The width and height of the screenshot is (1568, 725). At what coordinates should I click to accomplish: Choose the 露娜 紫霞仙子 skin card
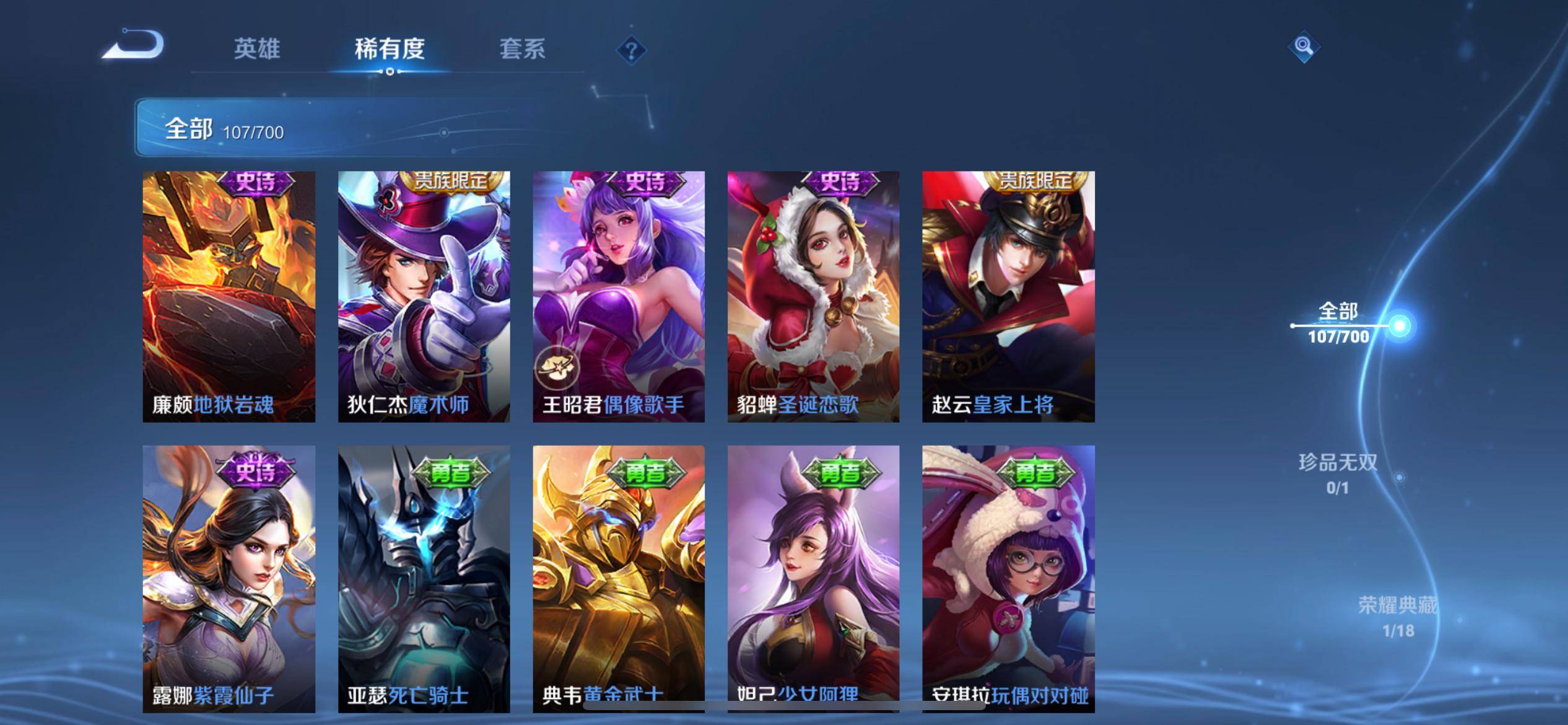point(229,578)
